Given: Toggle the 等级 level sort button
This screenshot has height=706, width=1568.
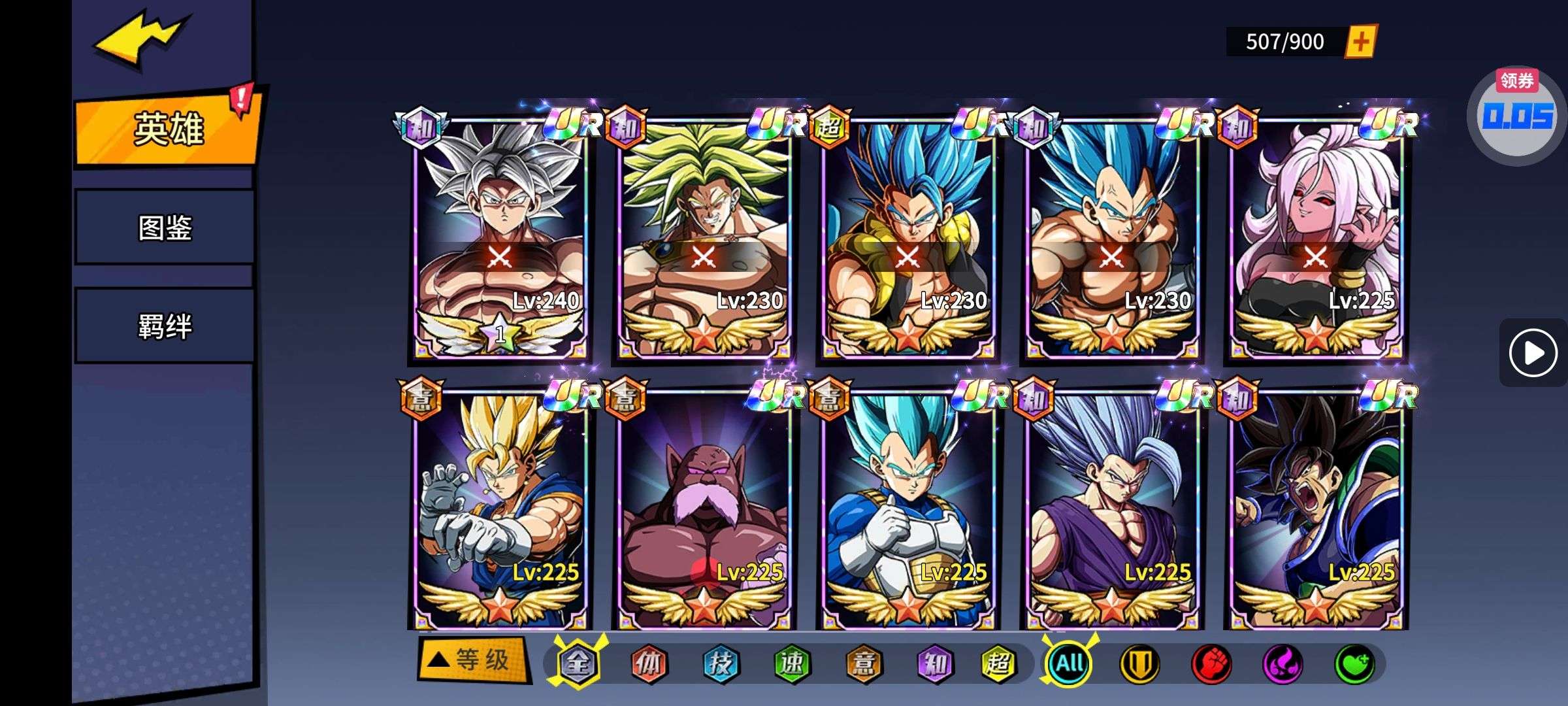Looking at the screenshot, I should coord(472,660).
